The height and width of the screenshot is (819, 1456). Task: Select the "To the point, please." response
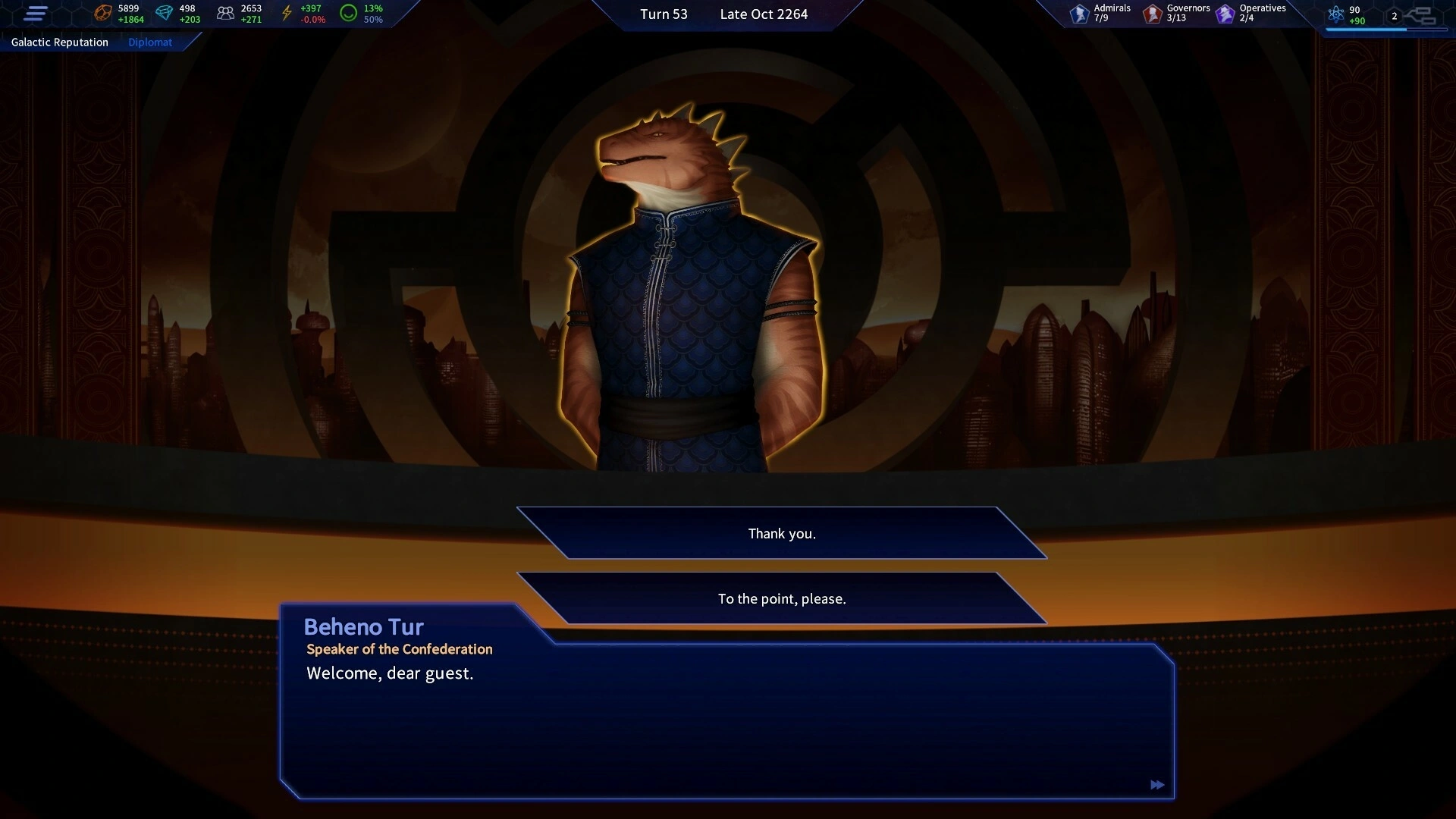782,599
